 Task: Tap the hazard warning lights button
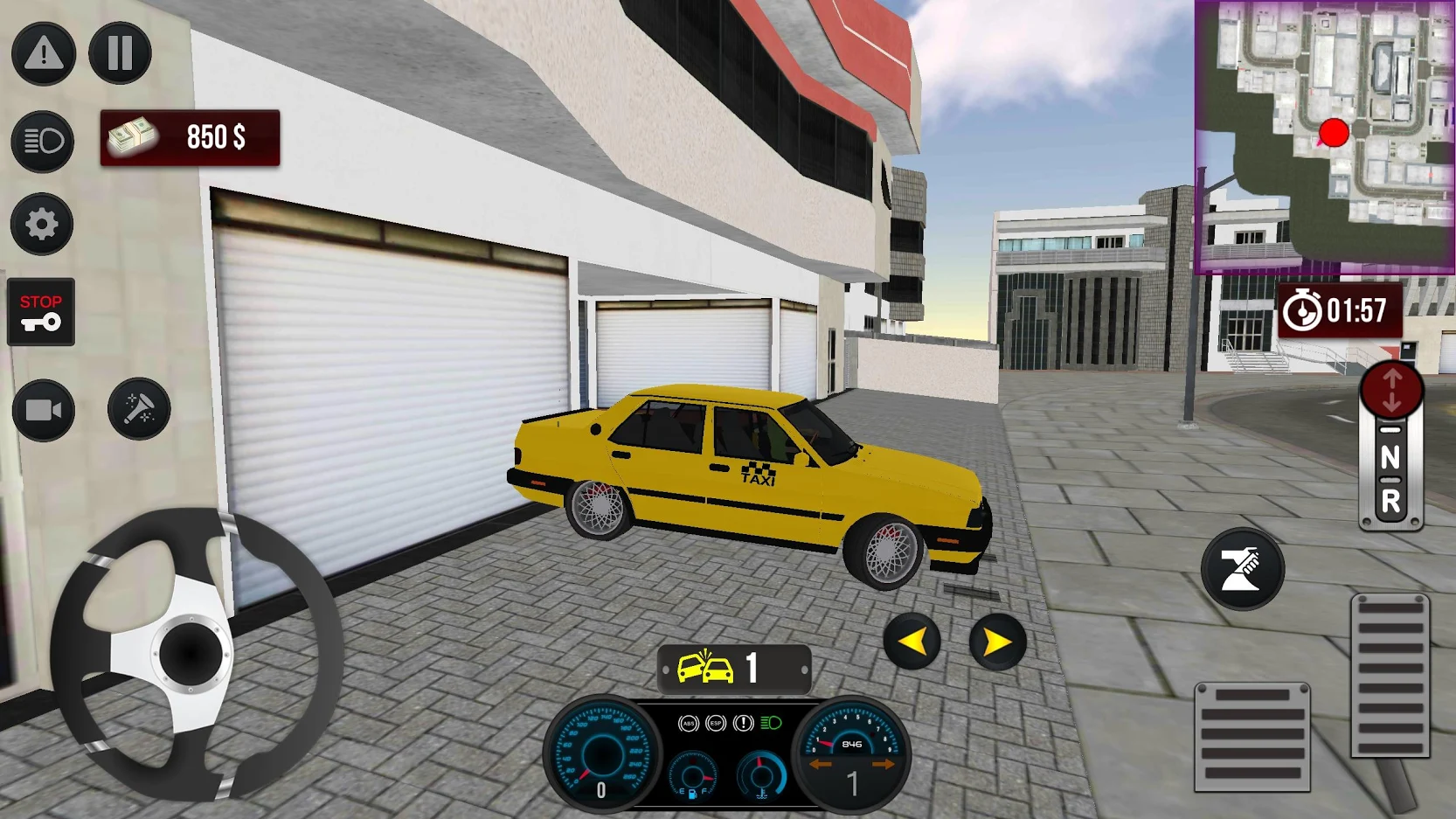[43, 53]
